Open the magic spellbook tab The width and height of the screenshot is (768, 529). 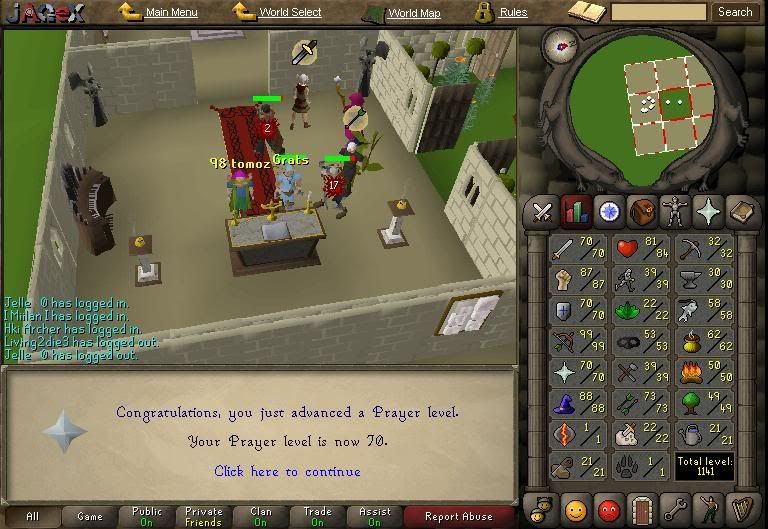(708, 212)
